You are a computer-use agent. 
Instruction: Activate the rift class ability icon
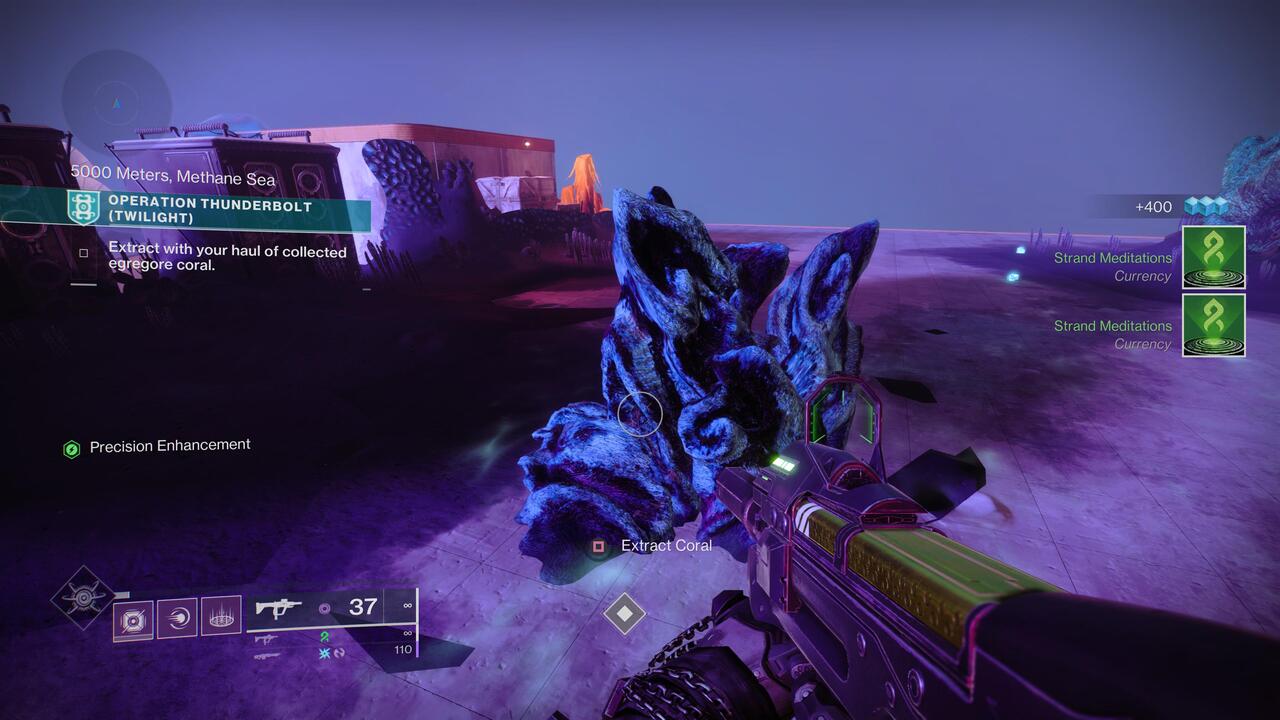(221, 618)
